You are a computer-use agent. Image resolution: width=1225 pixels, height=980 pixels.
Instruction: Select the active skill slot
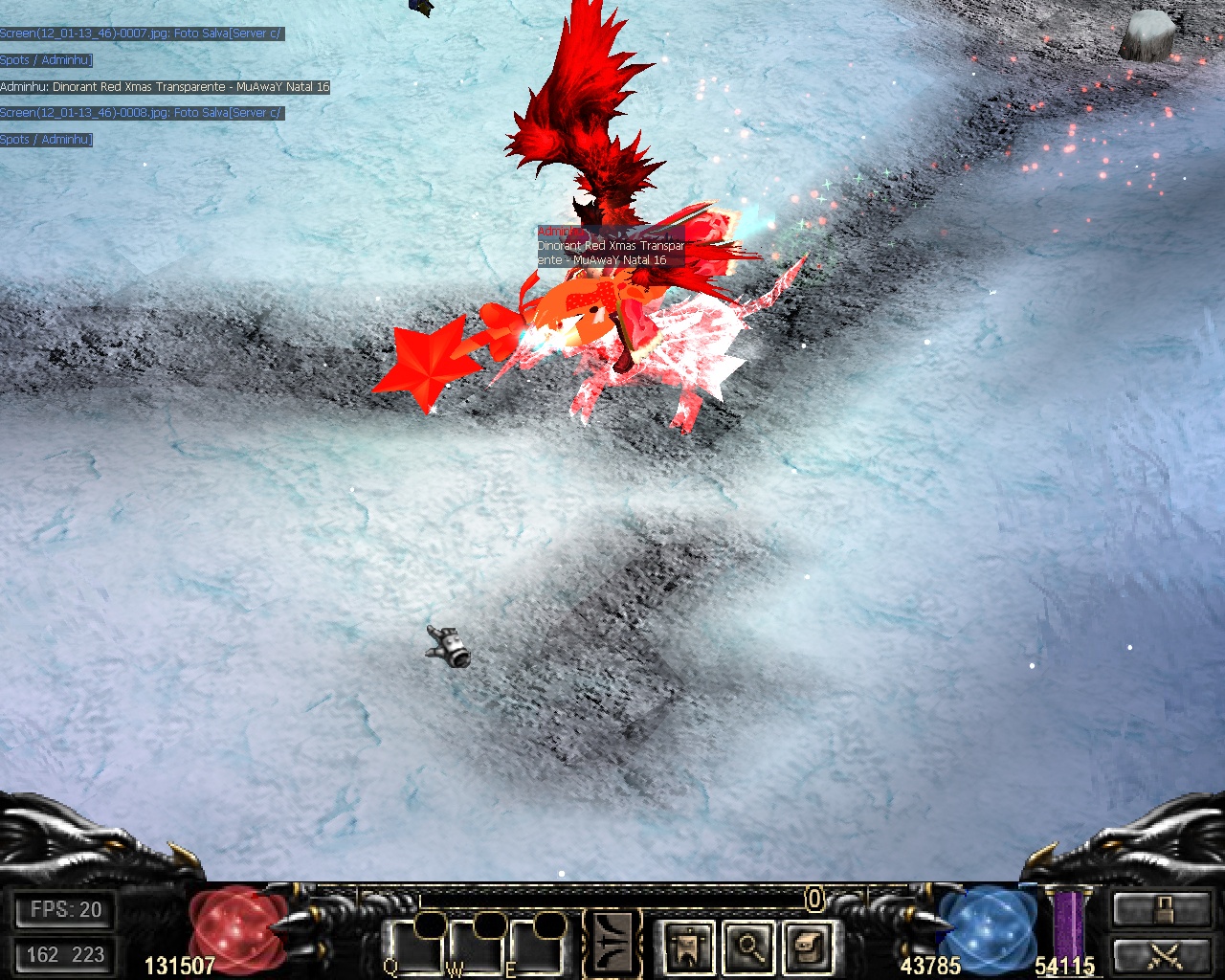[x=613, y=944]
